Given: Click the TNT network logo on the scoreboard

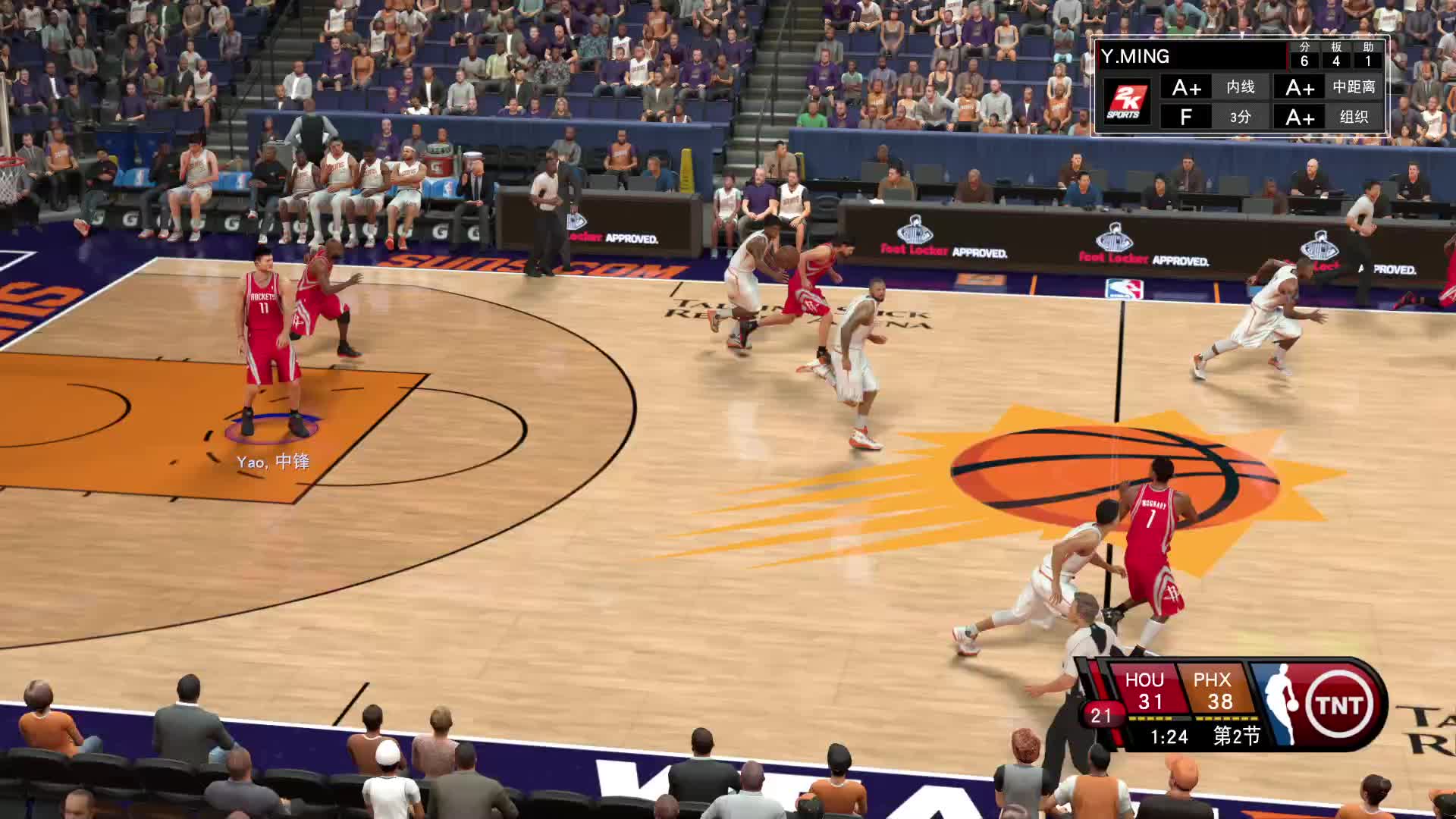Looking at the screenshot, I should tap(1338, 705).
